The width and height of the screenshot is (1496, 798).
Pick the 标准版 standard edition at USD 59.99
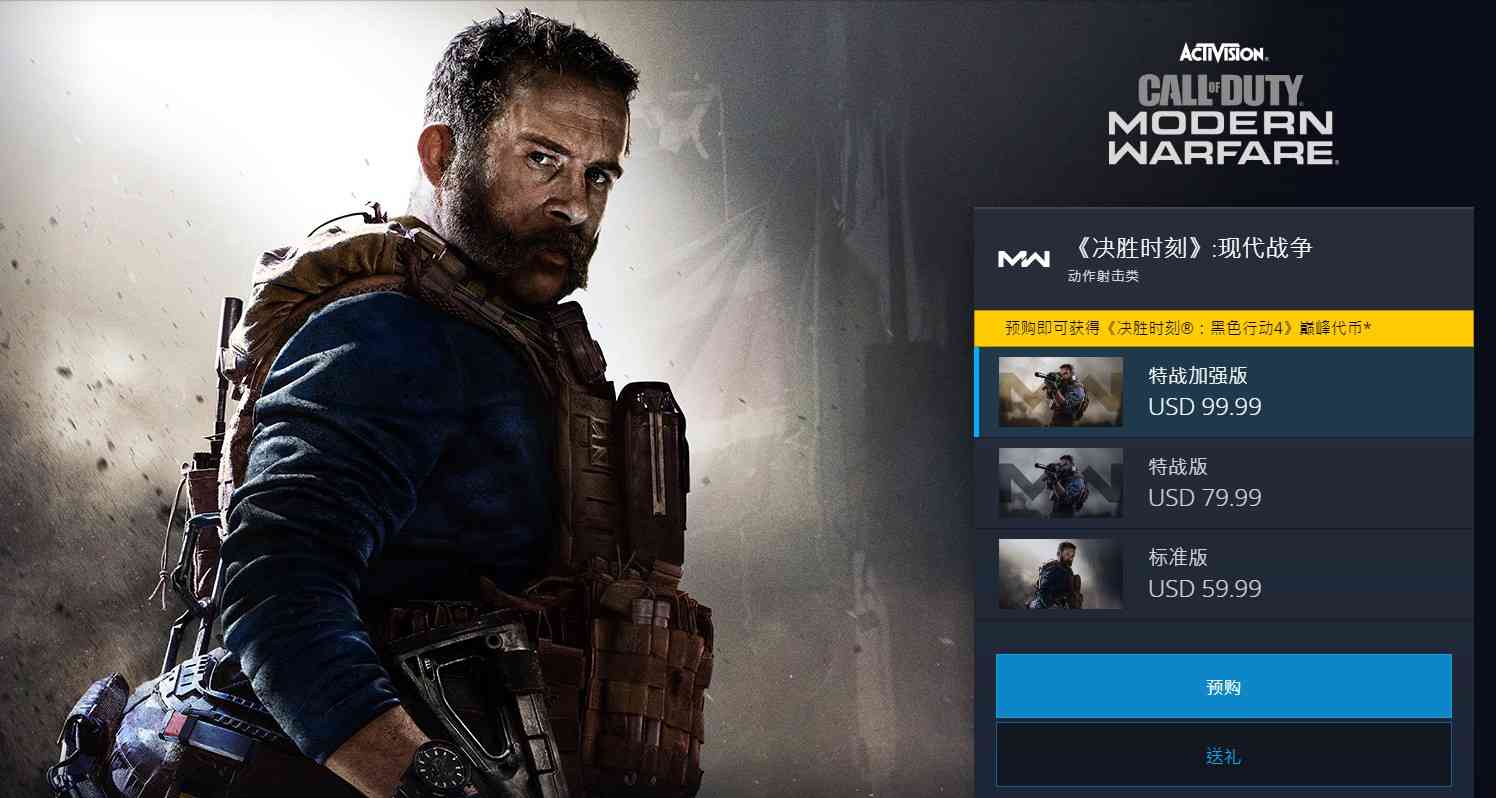[x=1223, y=574]
